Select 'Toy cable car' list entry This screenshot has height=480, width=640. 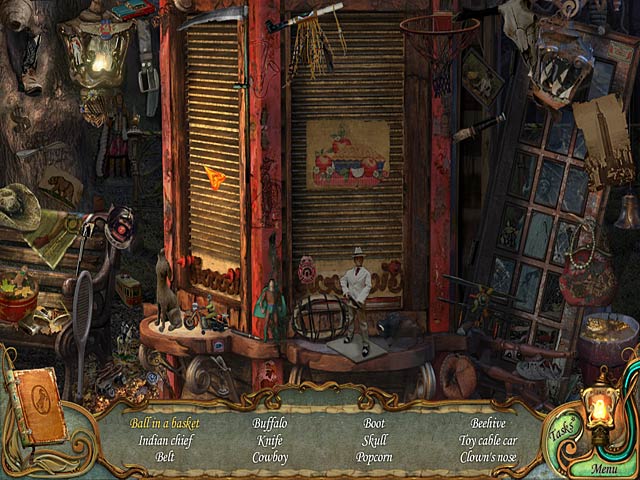coord(489,440)
